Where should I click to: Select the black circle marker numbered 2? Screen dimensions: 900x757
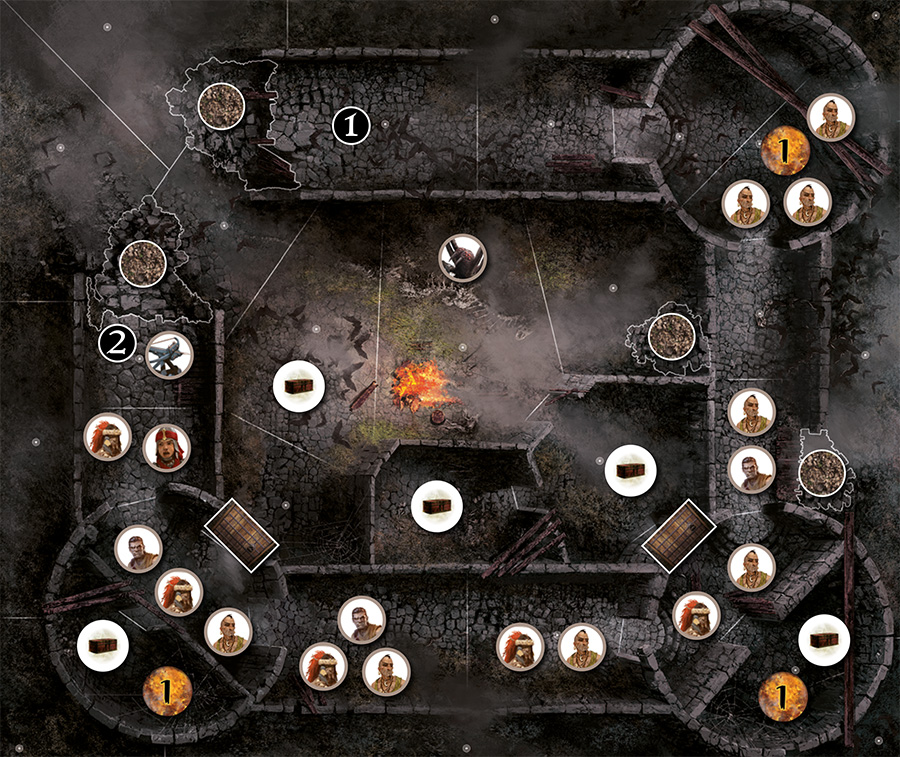(117, 345)
